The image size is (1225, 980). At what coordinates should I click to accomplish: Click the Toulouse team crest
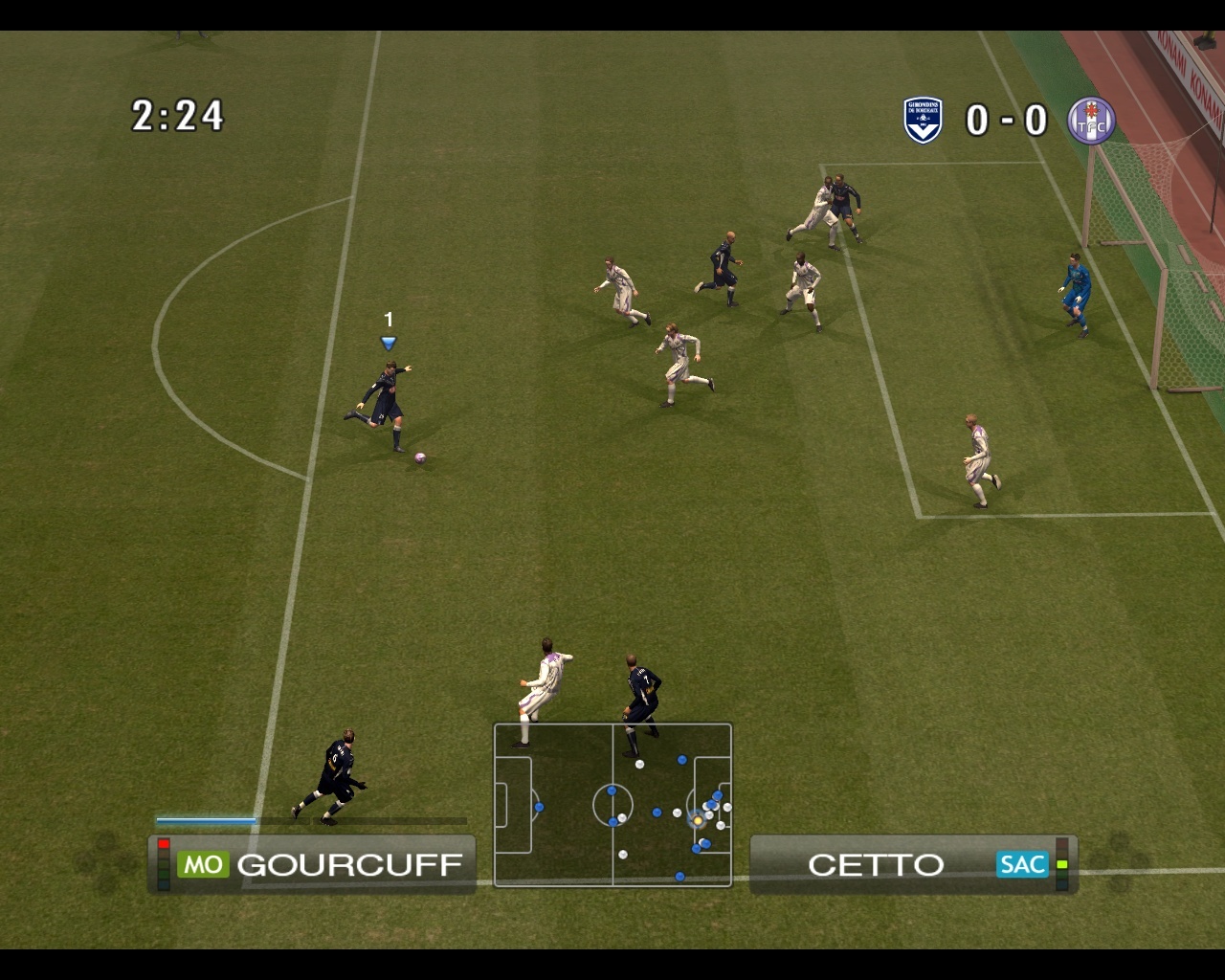1091,121
